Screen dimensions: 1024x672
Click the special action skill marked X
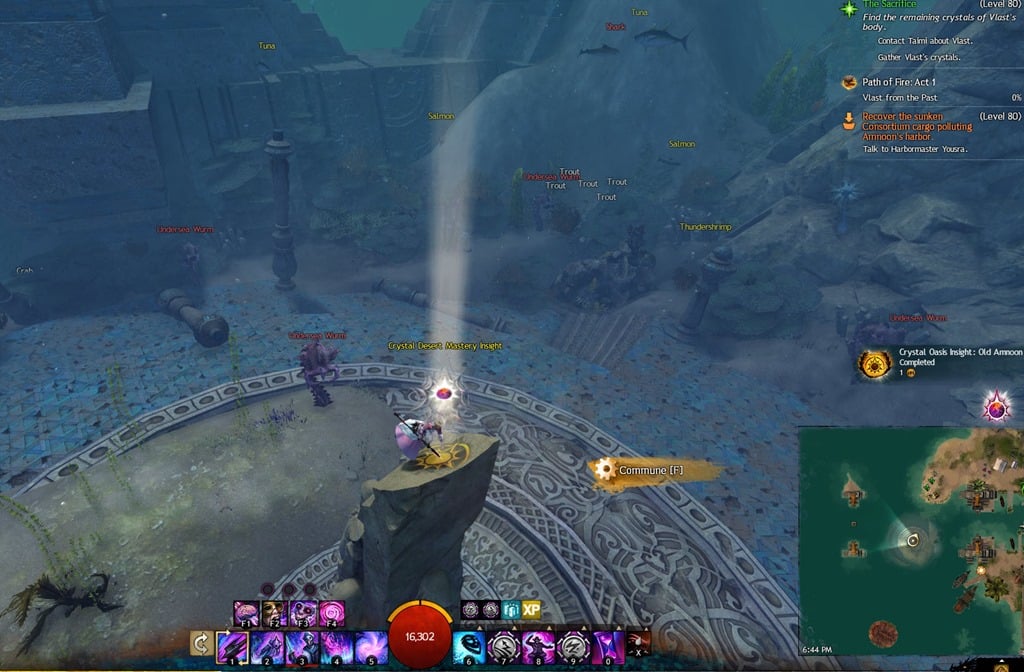click(638, 643)
